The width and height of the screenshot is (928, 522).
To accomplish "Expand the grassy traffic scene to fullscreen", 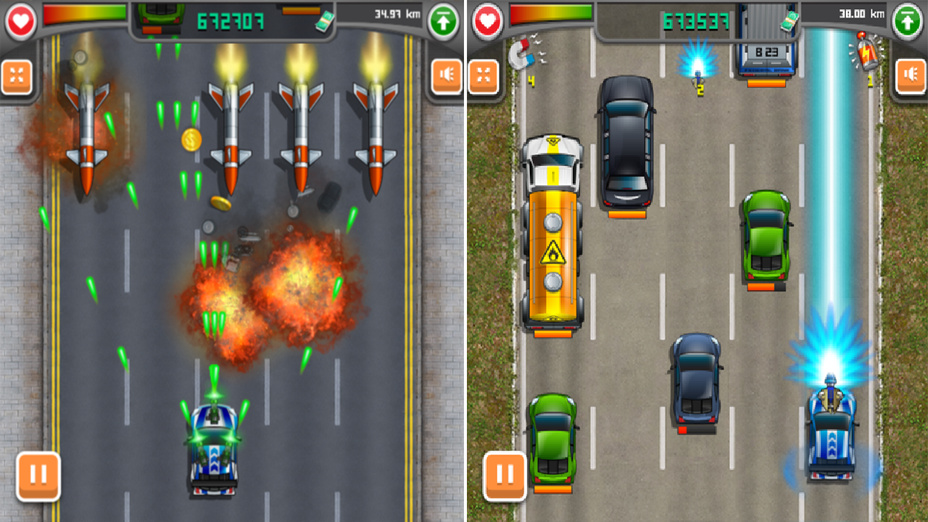I will click(484, 76).
